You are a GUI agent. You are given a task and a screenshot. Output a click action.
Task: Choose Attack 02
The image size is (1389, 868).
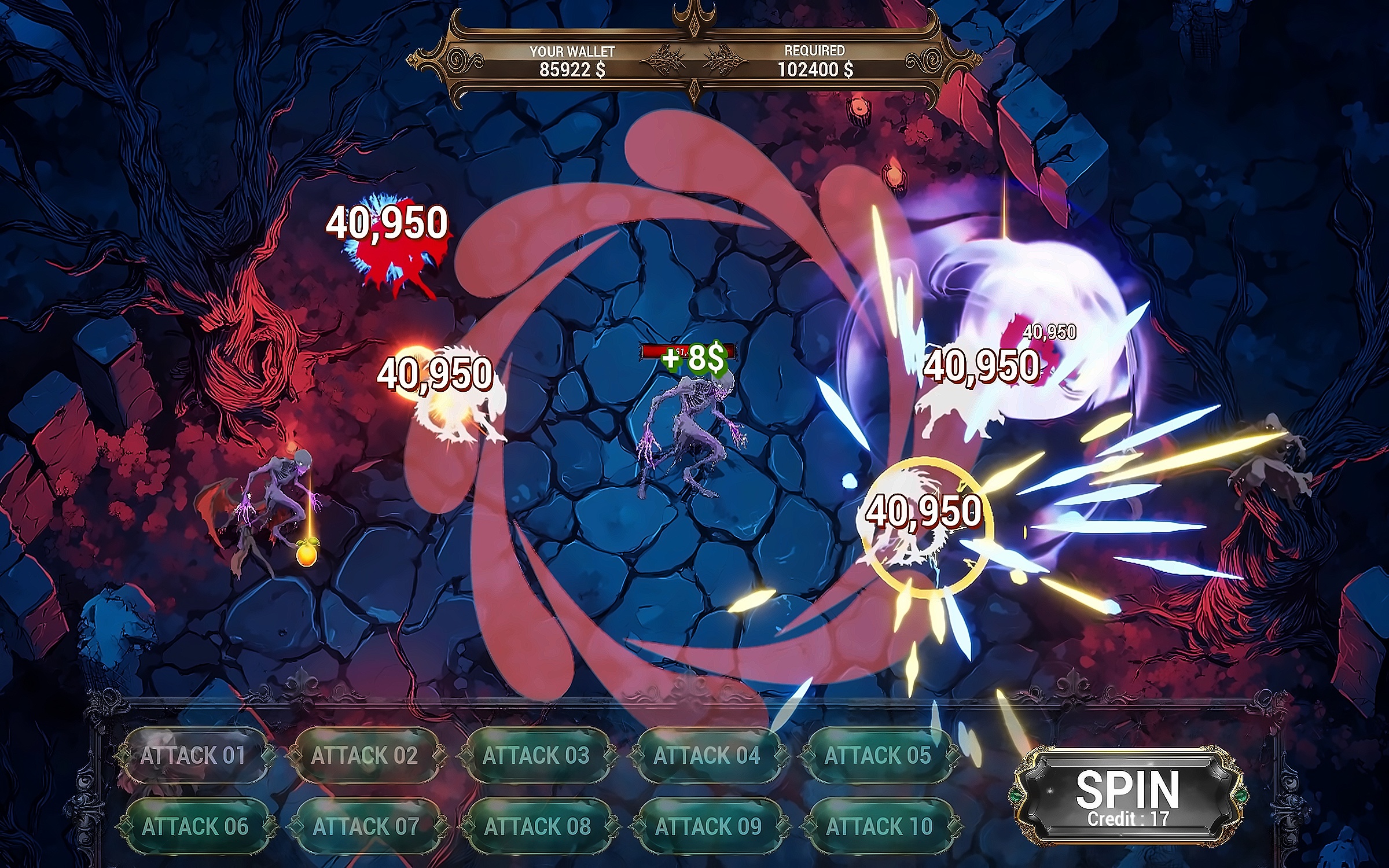point(365,756)
